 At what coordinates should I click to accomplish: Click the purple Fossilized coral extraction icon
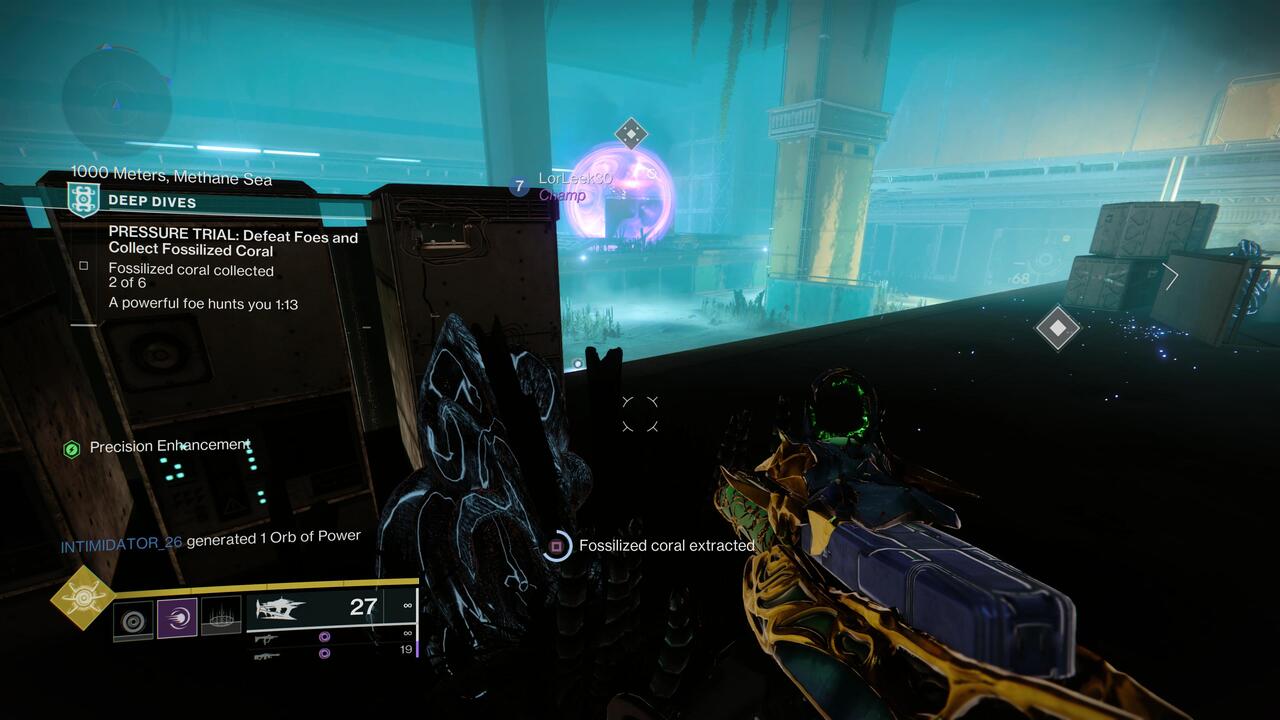click(x=554, y=545)
